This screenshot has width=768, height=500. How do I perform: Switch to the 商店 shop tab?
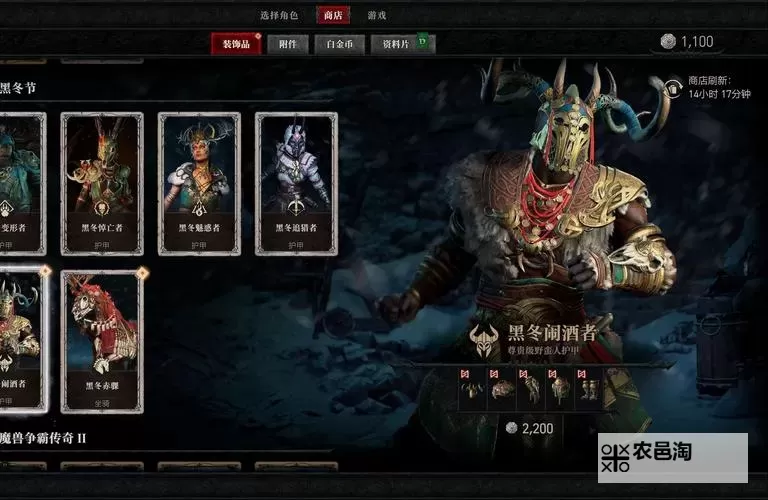coord(332,15)
